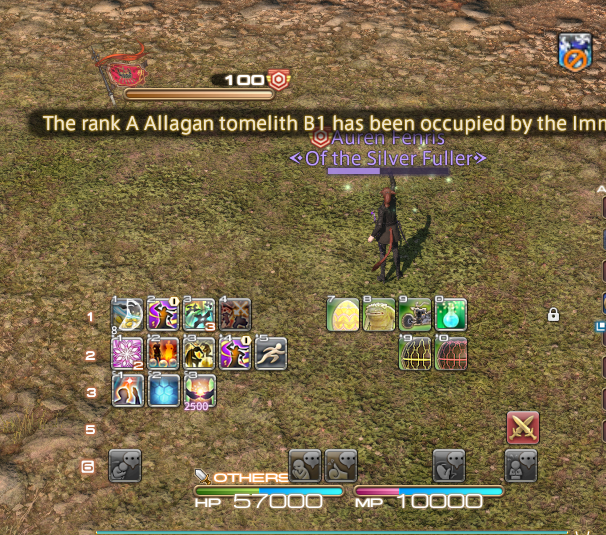Activate the red crossed swords button
Viewport: 606px width, 535px height.
coord(523,427)
